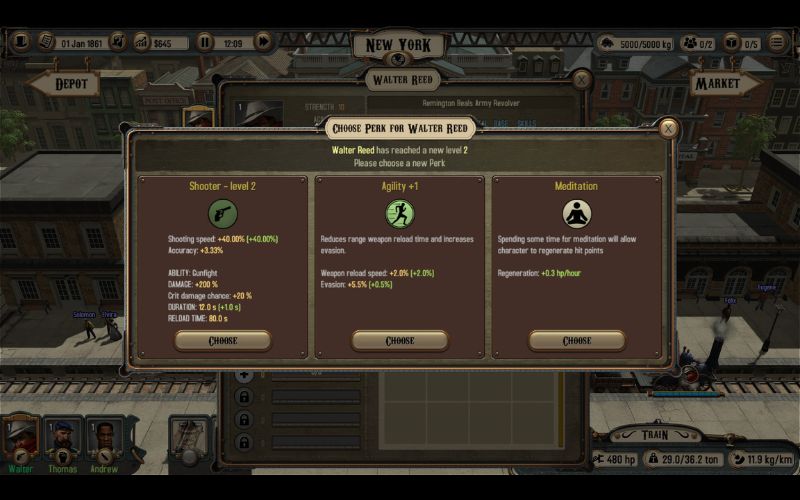Image resolution: width=800 pixels, height=500 pixels.
Task: Select the Meditation seated figure icon
Action: point(576,214)
